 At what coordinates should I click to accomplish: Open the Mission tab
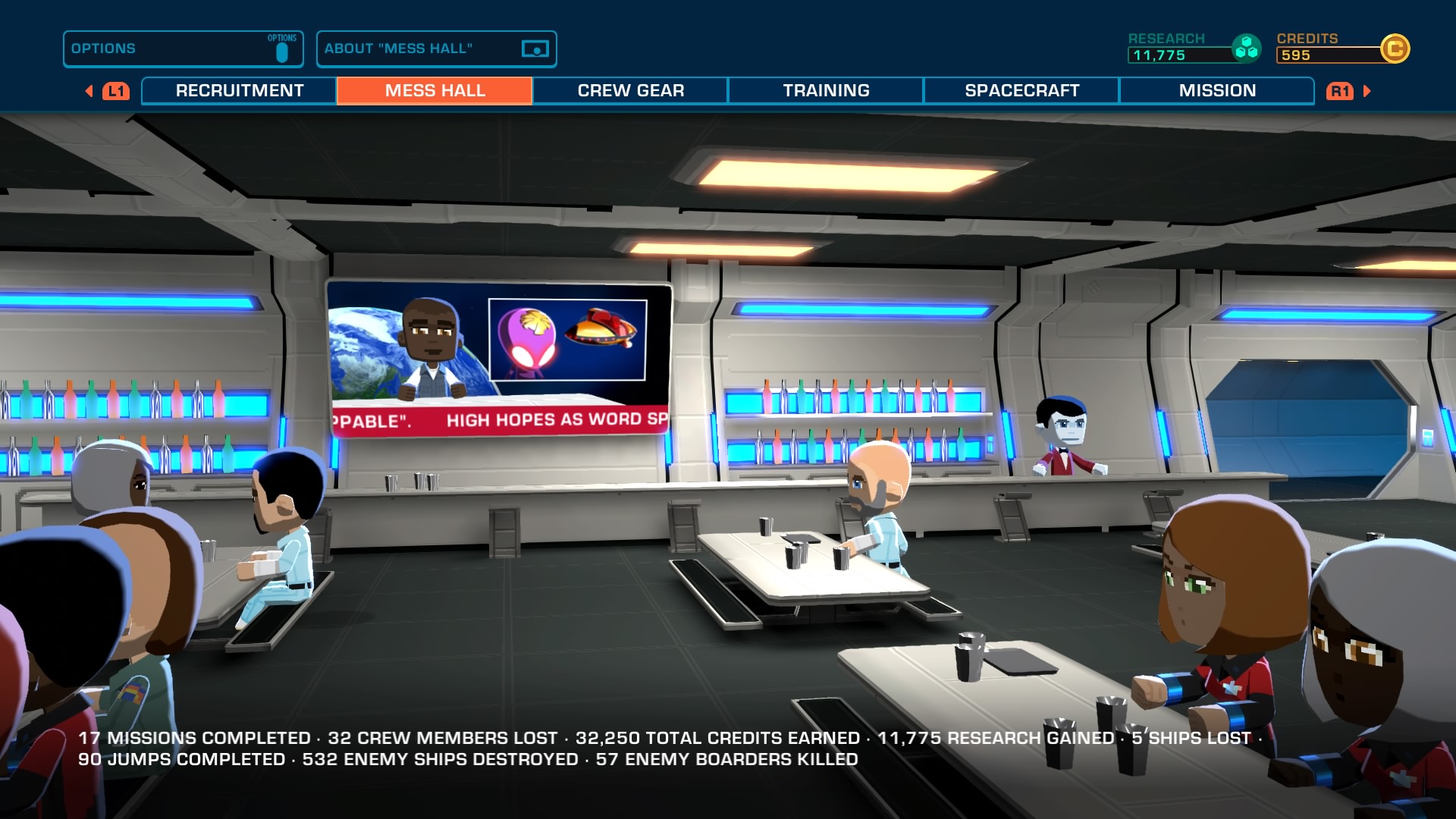coord(1216,91)
